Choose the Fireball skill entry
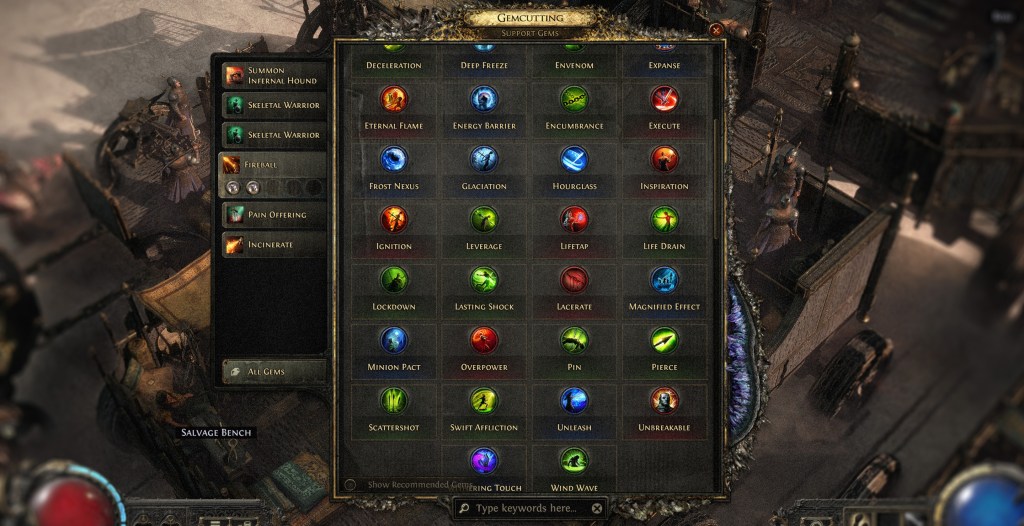Screen dimensions: 1024x526 point(273,164)
